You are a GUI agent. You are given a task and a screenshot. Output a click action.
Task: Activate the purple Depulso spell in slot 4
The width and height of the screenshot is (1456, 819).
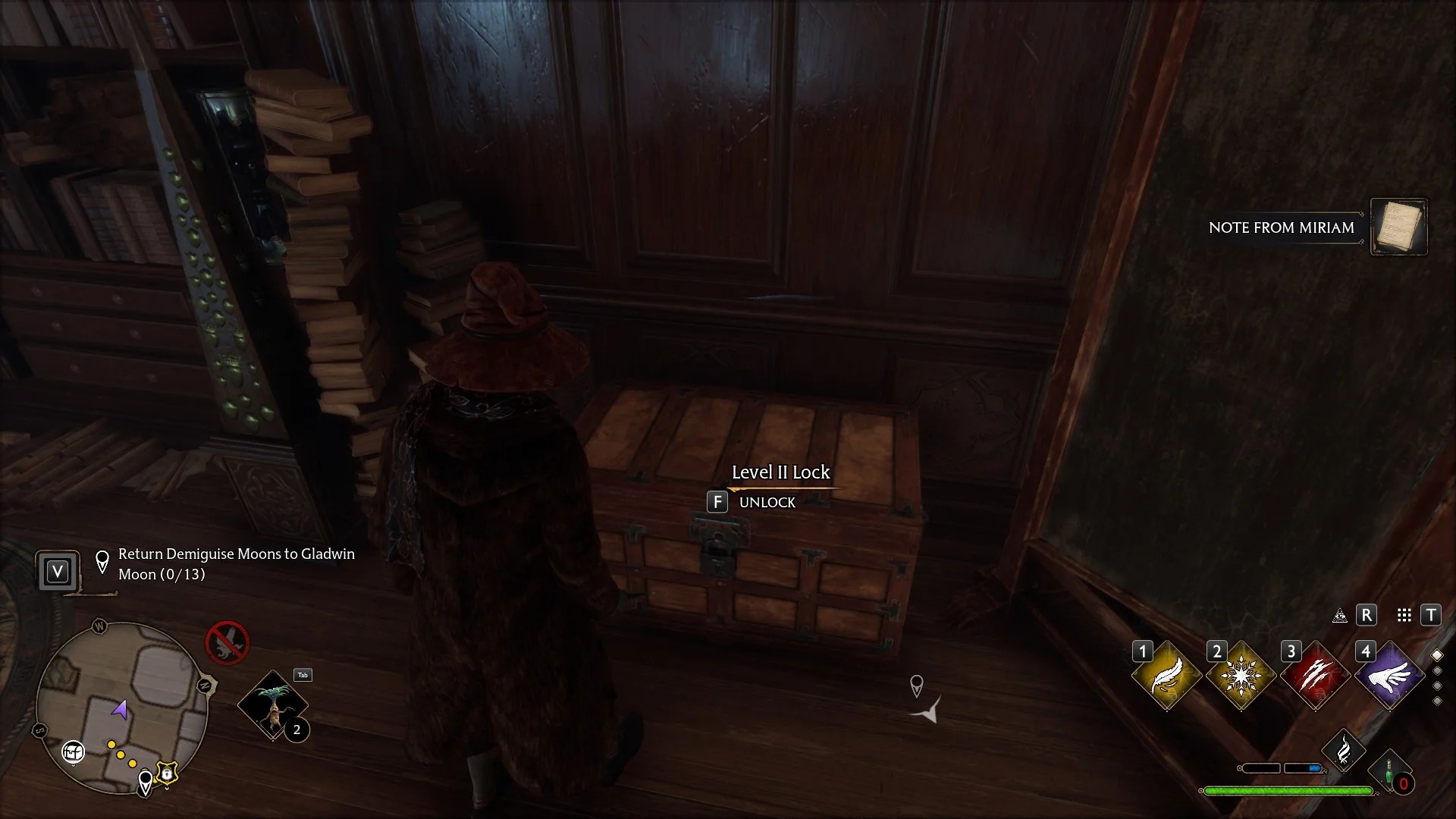coord(1391,674)
